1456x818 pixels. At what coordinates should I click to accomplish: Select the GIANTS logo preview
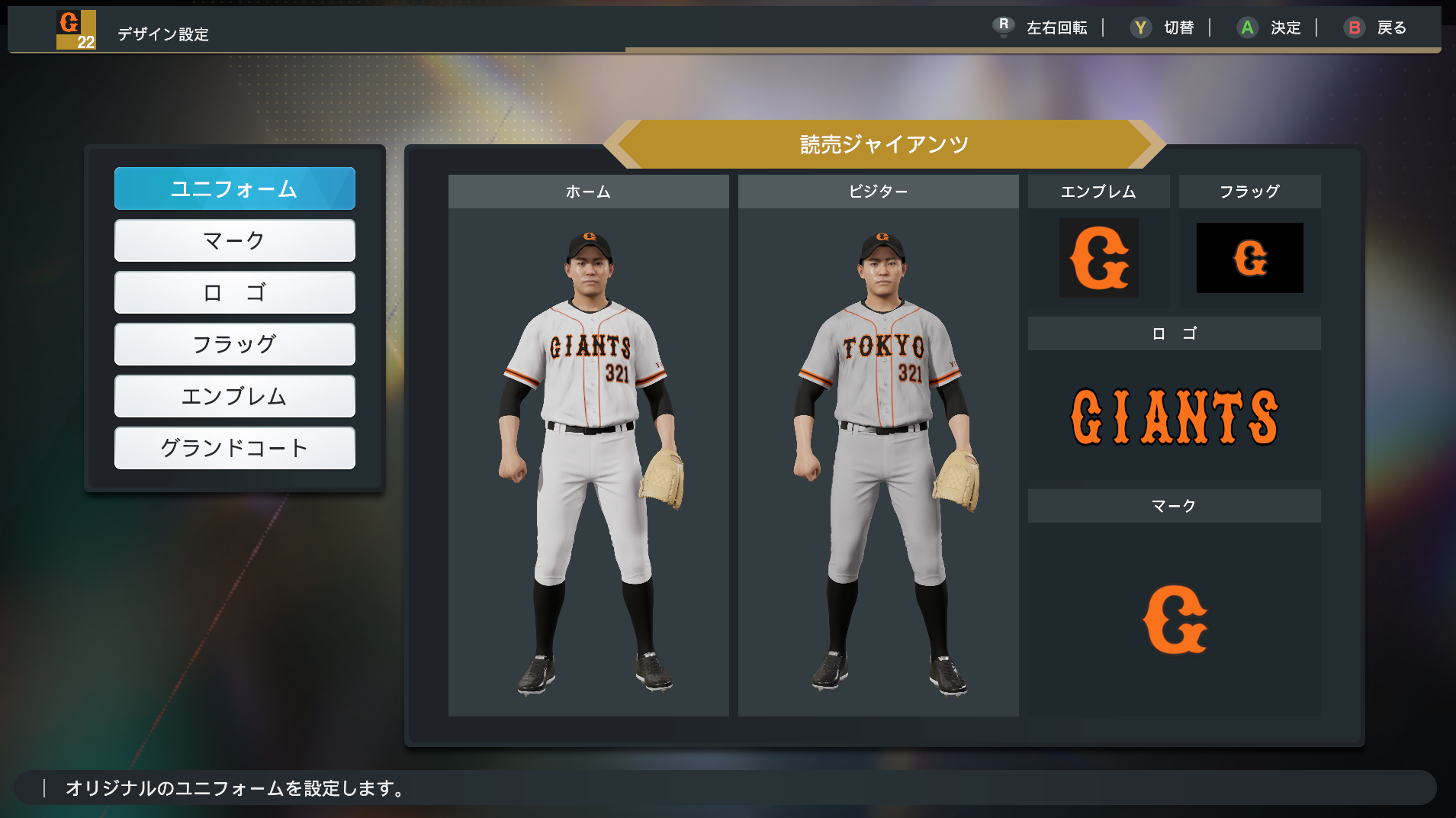[1174, 417]
